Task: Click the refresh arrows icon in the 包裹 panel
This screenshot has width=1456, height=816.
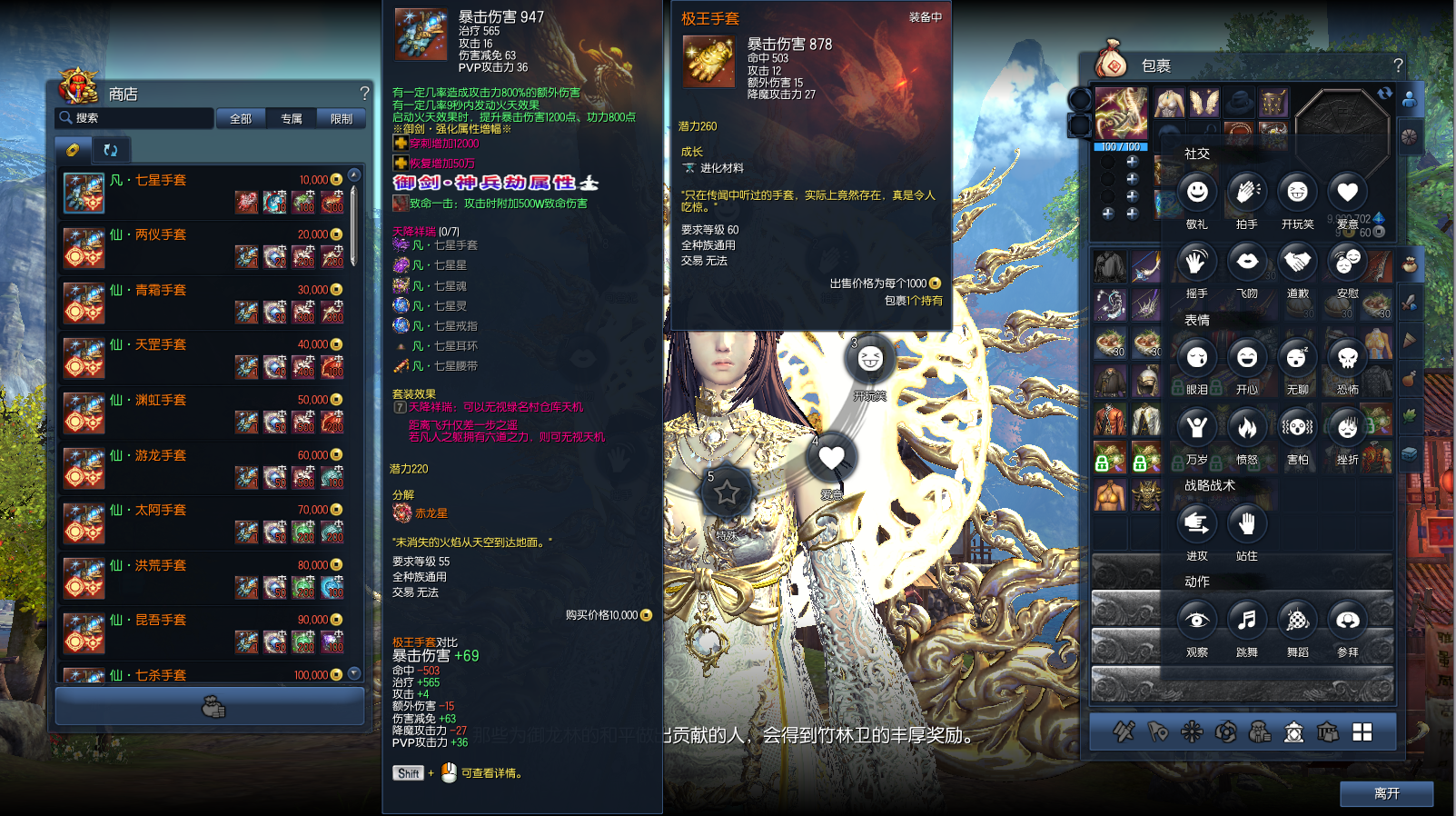Action: 1384,93
